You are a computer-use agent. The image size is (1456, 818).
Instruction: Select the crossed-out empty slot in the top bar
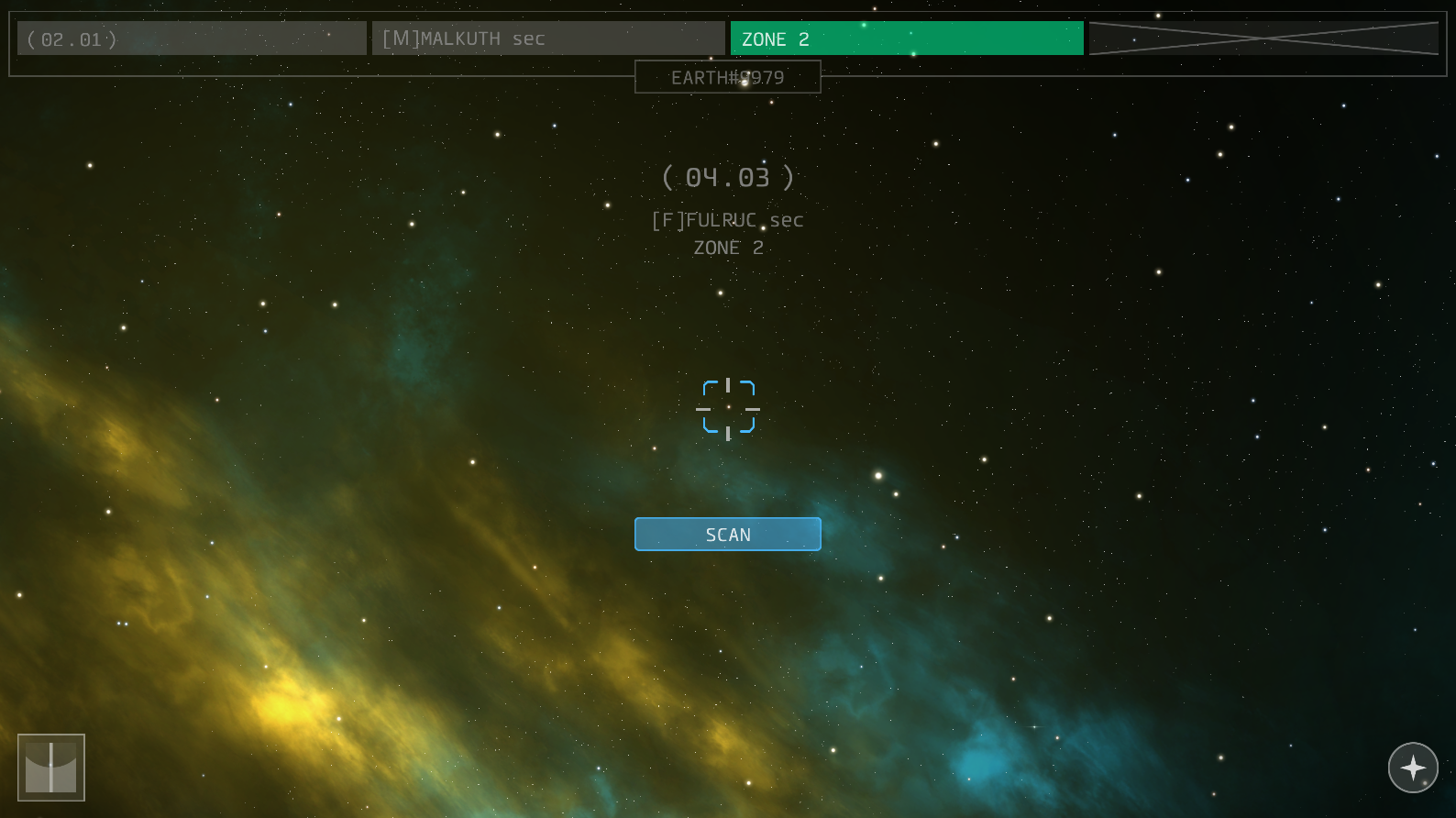click(1263, 38)
